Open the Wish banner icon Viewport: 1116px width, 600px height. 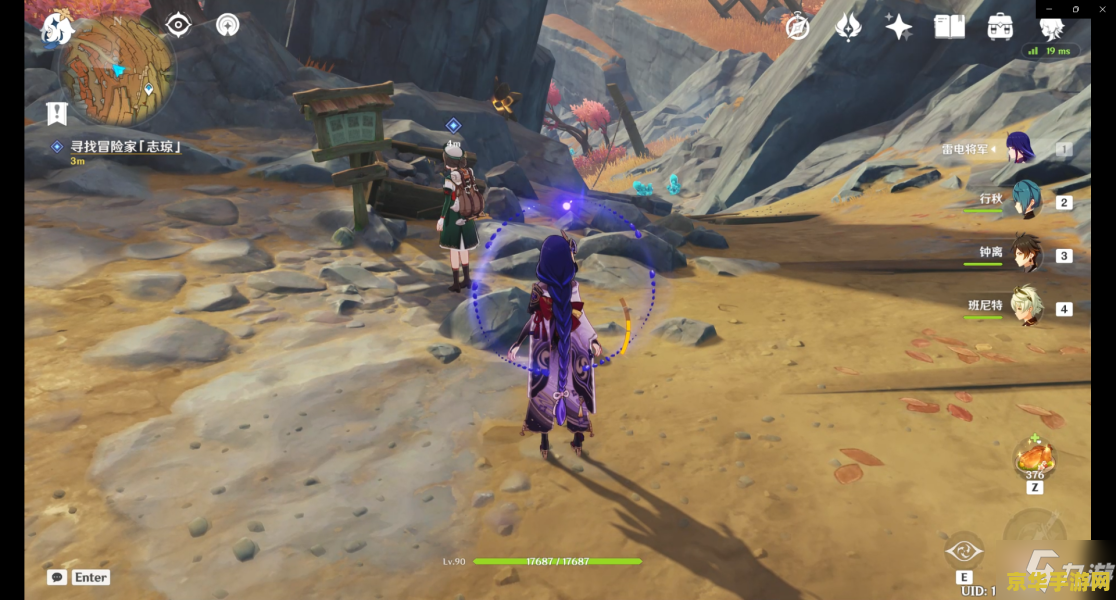tap(848, 27)
